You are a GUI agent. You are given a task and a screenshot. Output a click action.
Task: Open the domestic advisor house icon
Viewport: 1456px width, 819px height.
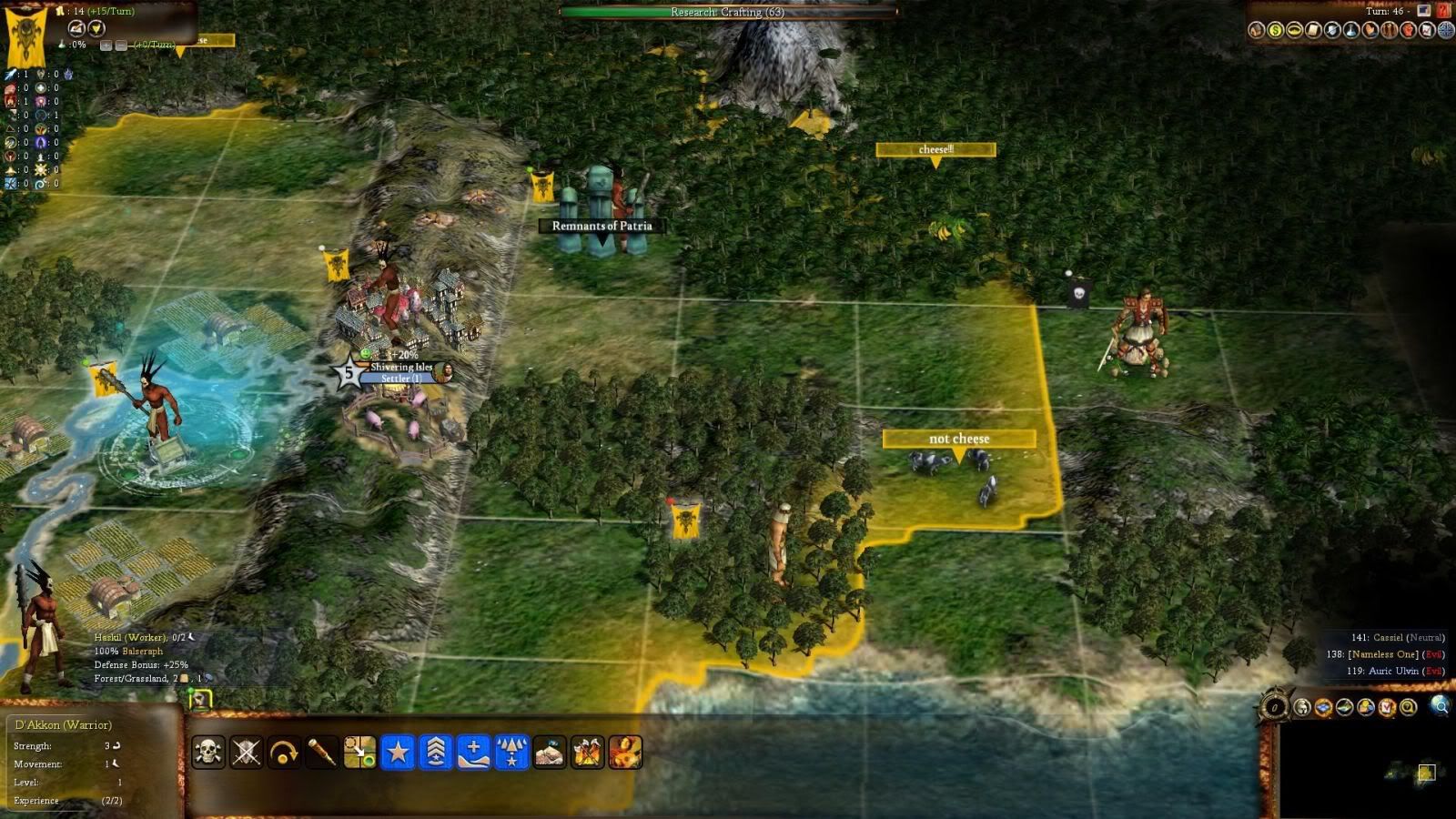click(1257, 31)
